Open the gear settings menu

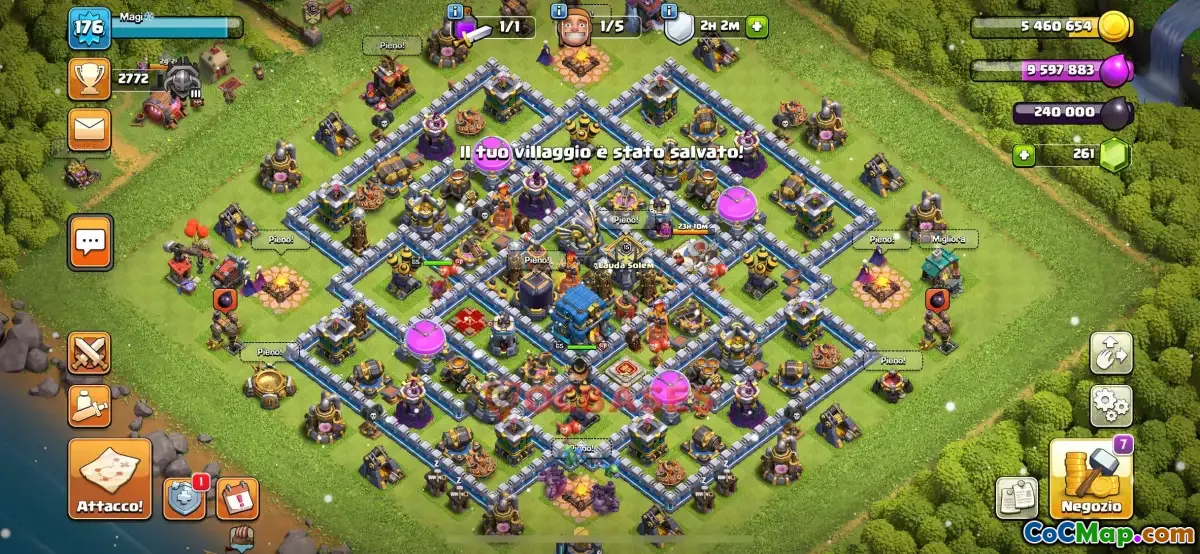1110,405
